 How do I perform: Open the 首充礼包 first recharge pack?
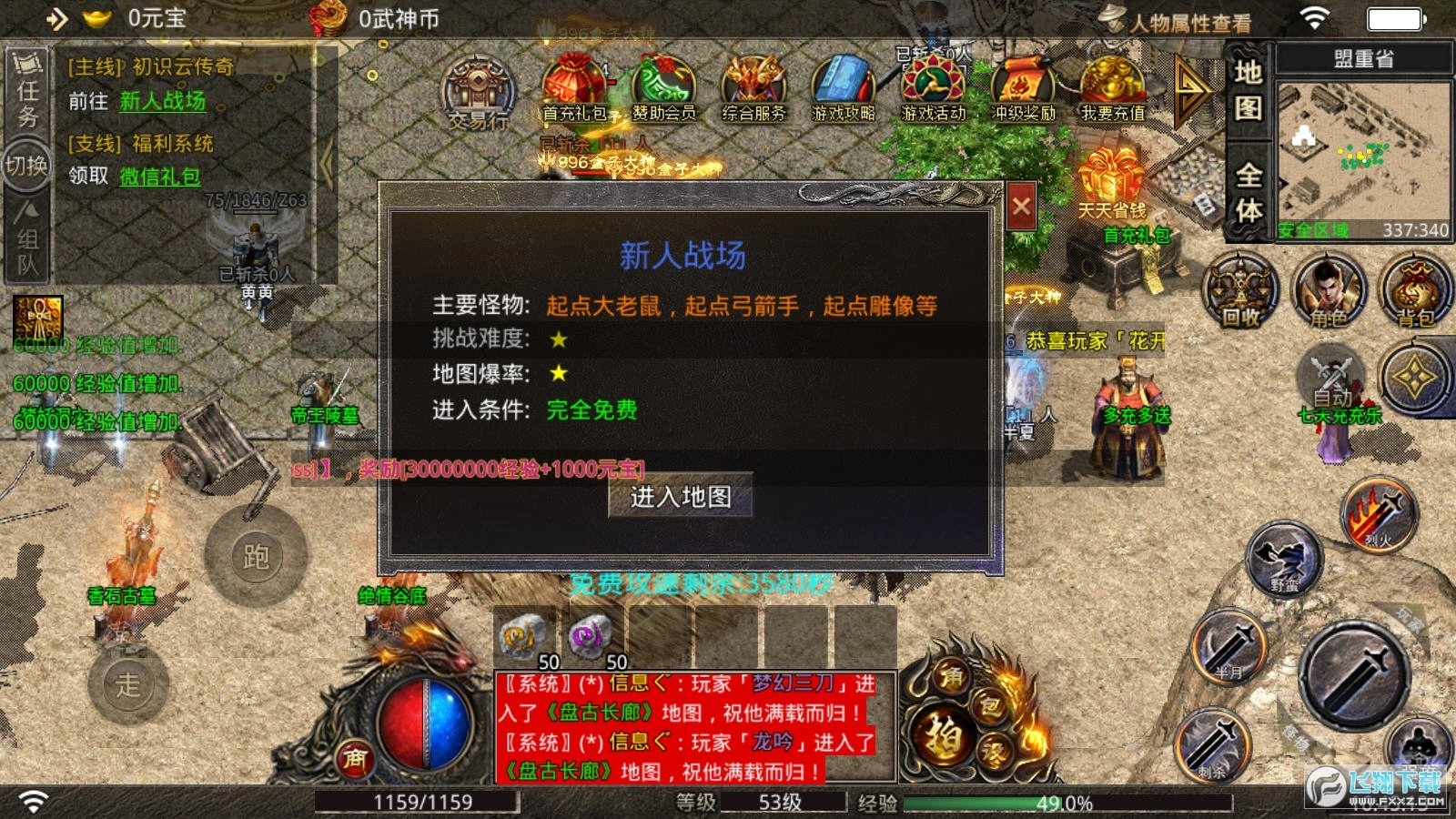tap(573, 86)
